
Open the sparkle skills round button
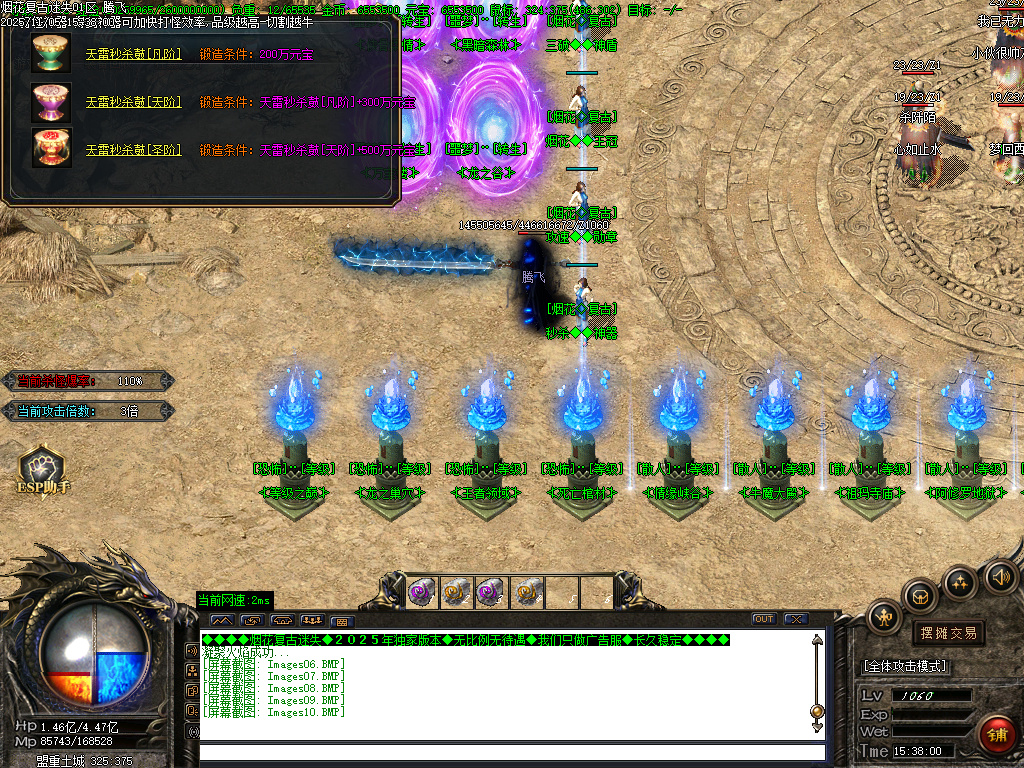(x=960, y=582)
